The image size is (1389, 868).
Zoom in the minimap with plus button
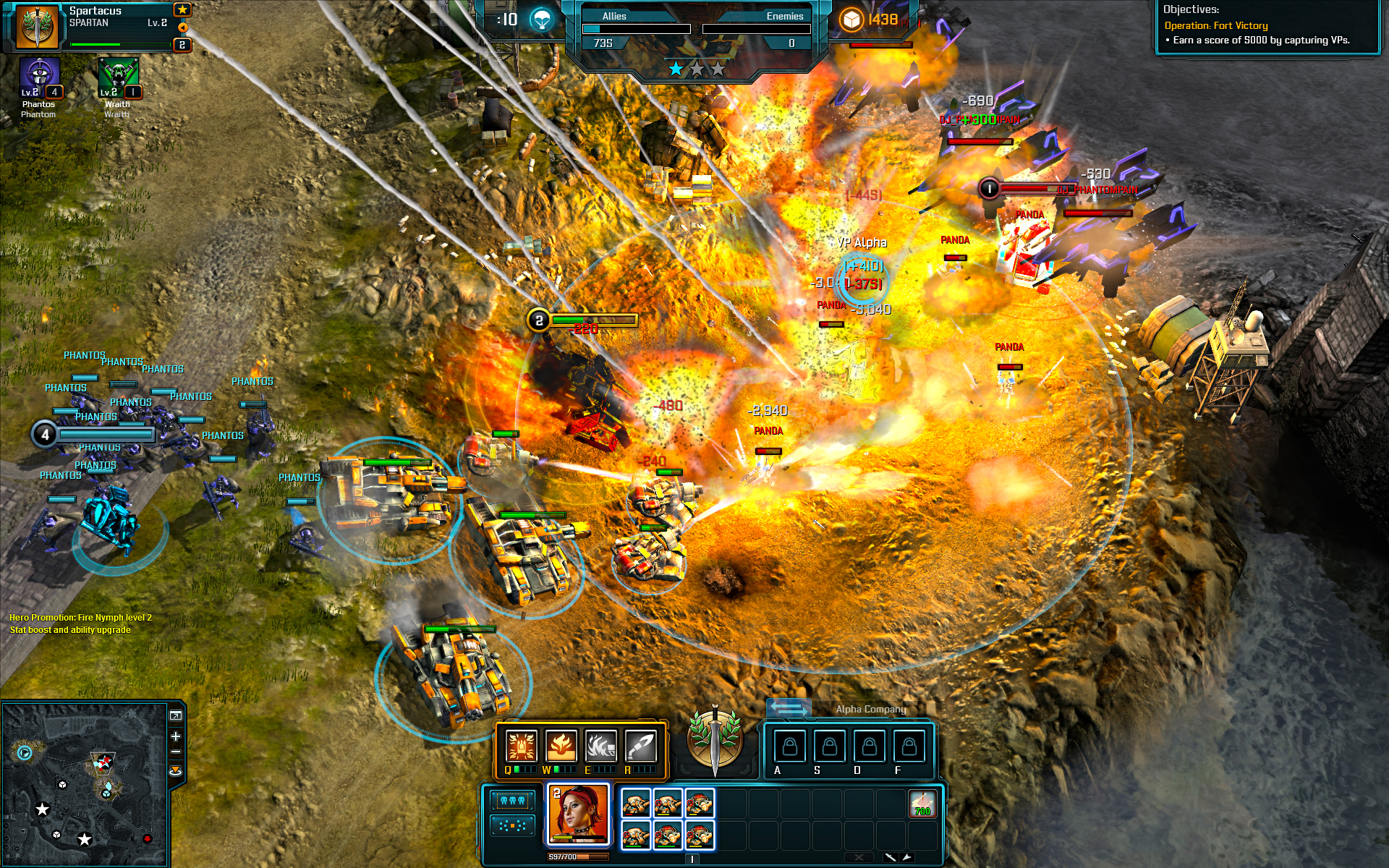click(x=176, y=736)
